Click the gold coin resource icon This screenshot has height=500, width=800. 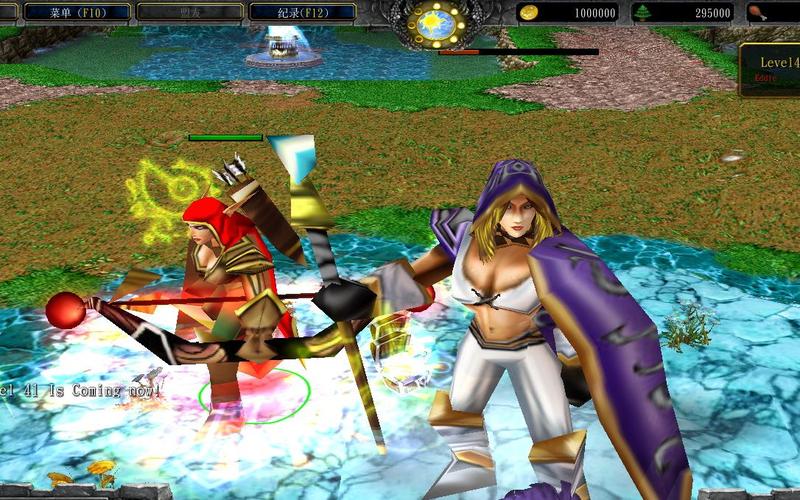pyautogui.click(x=528, y=13)
